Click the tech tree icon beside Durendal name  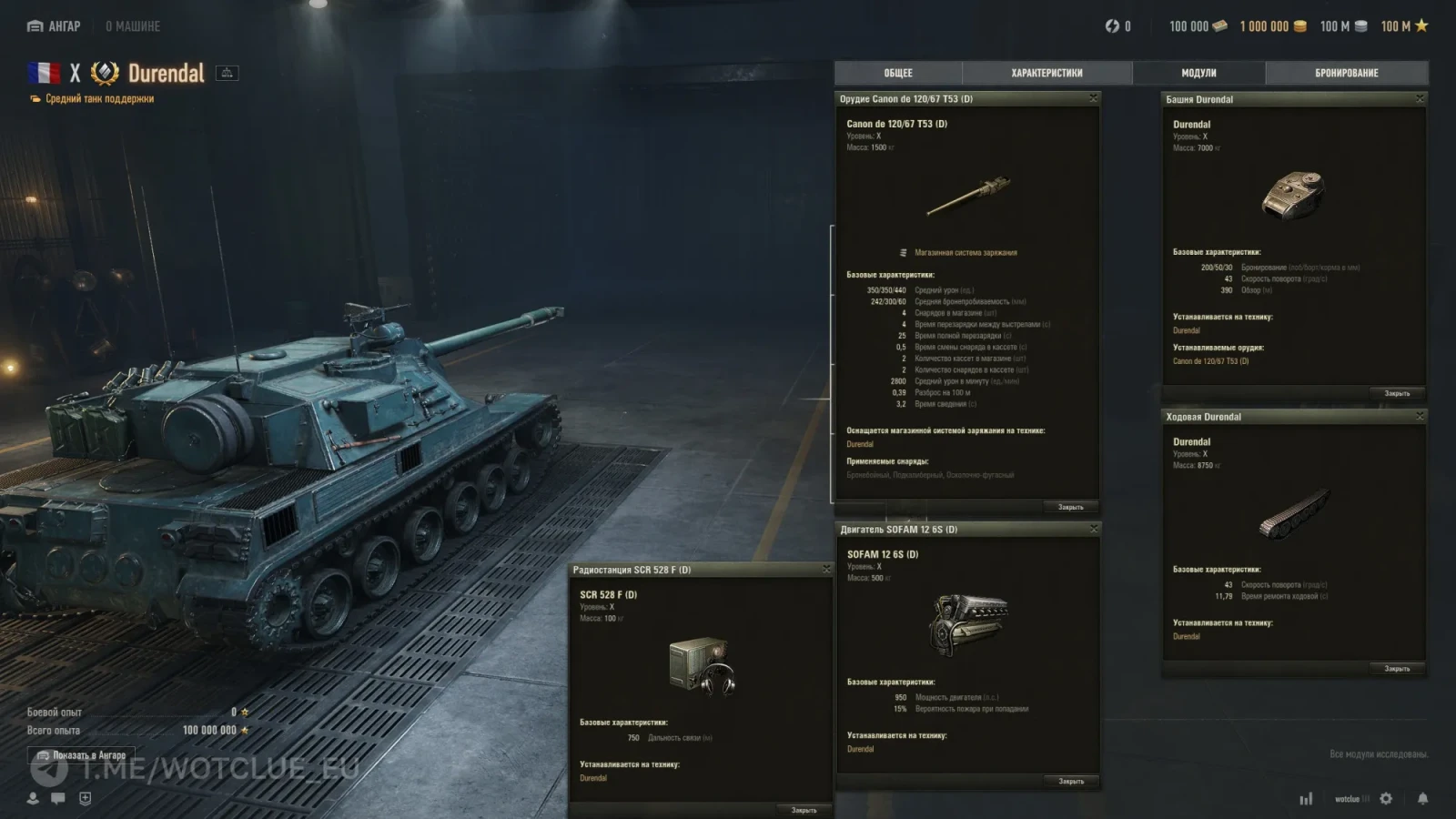(x=227, y=73)
